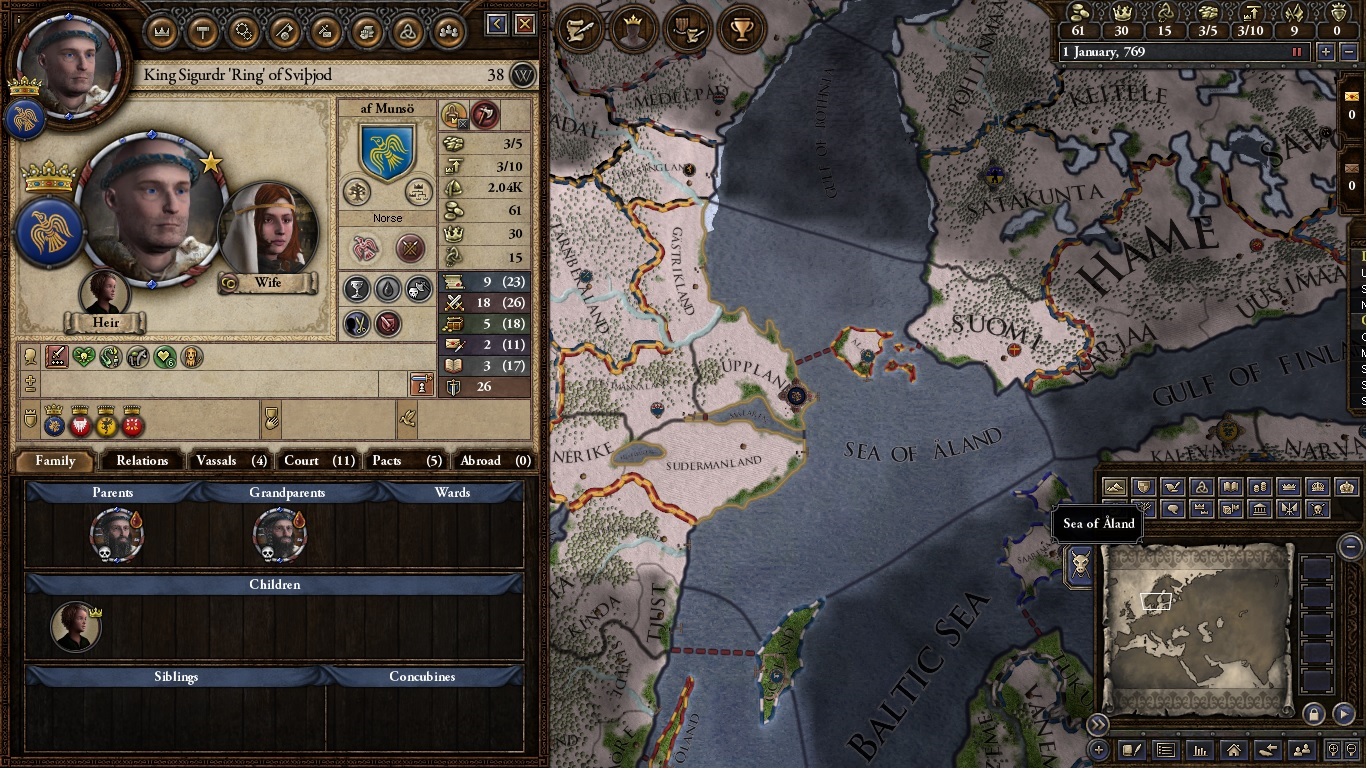Switch to the Relations tab
The height and width of the screenshot is (770, 1367).
[x=142, y=461]
